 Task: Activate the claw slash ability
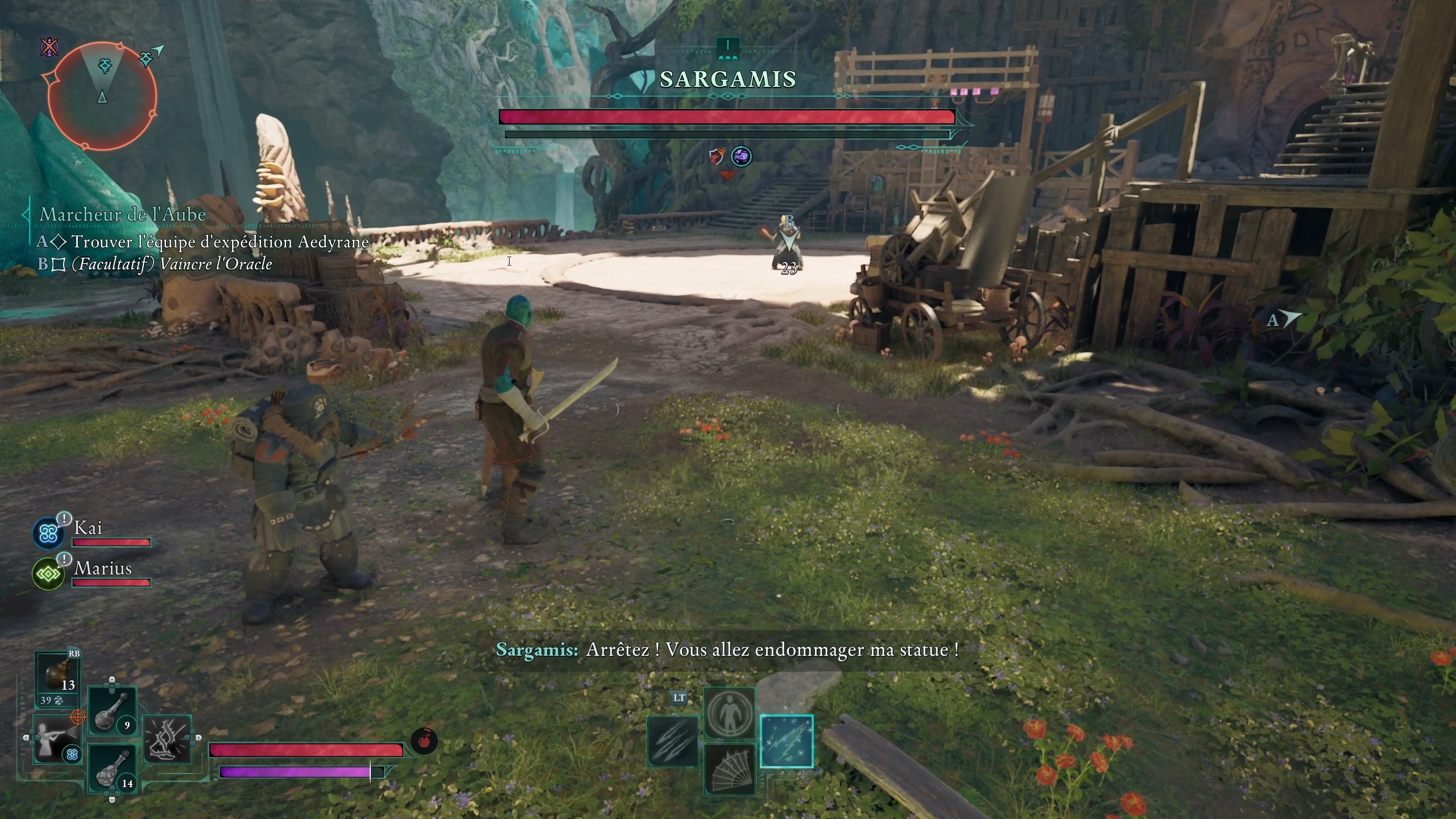point(673,741)
